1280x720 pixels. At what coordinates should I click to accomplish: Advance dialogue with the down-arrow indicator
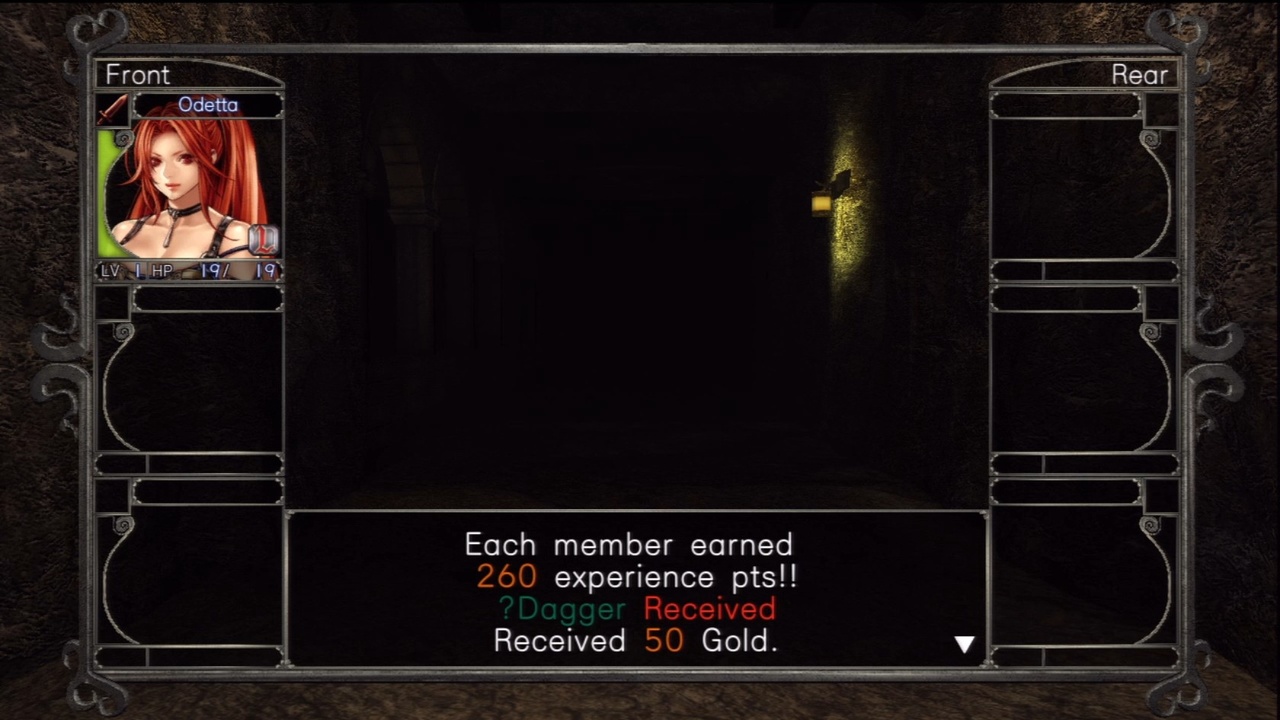click(x=964, y=644)
